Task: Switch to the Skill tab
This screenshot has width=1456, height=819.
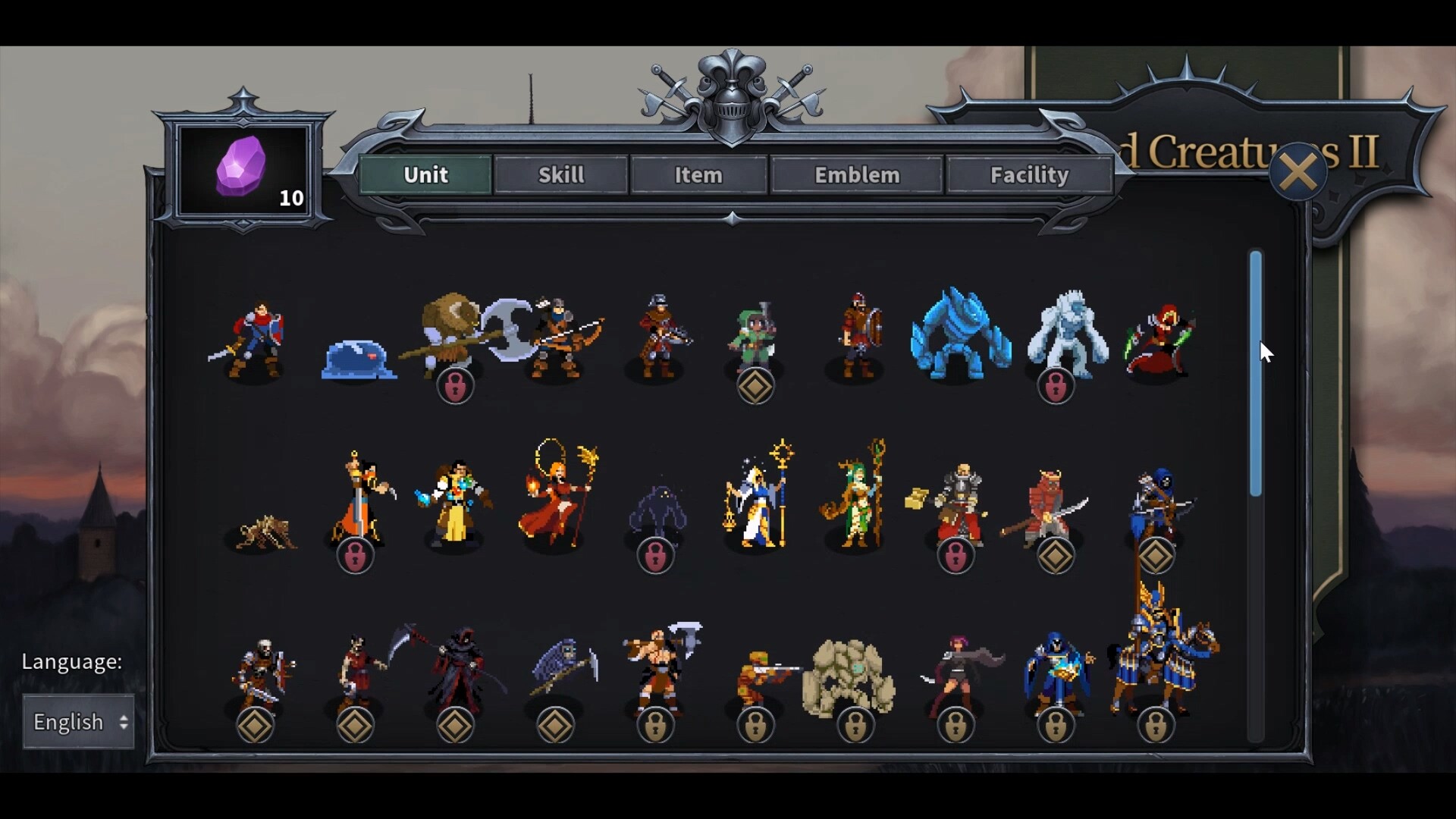Action: (560, 174)
